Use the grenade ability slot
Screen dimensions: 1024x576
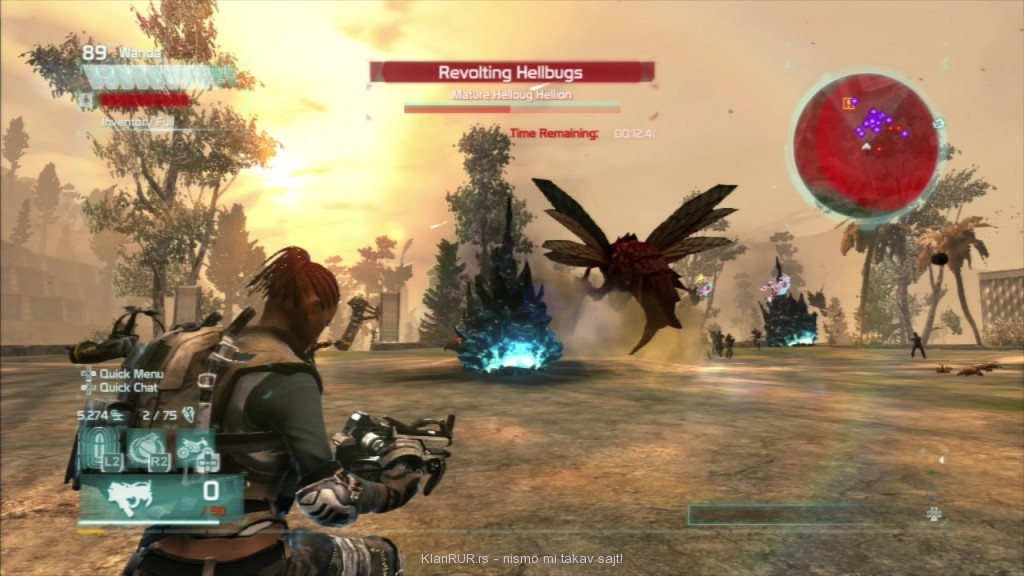pyautogui.click(x=148, y=449)
